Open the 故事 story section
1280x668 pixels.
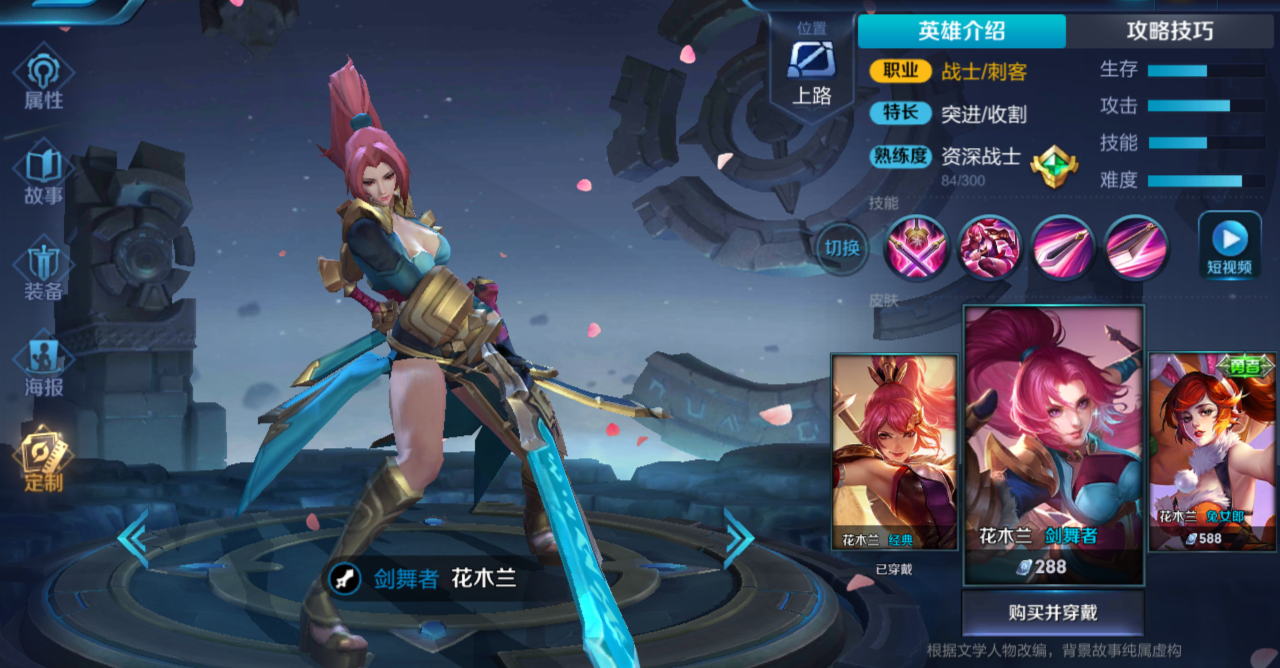43,175
